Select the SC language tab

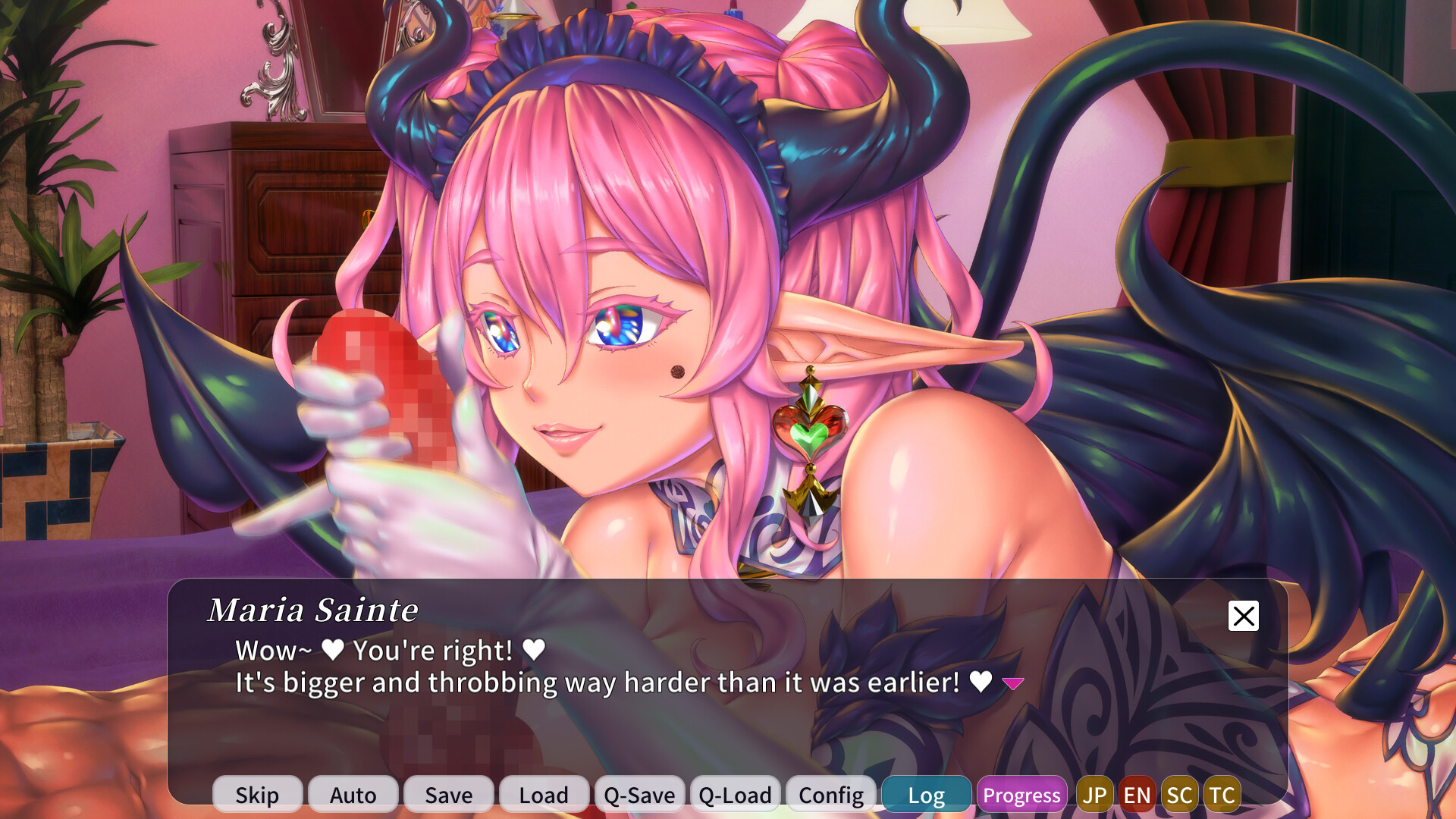(x=1180, y=795)
